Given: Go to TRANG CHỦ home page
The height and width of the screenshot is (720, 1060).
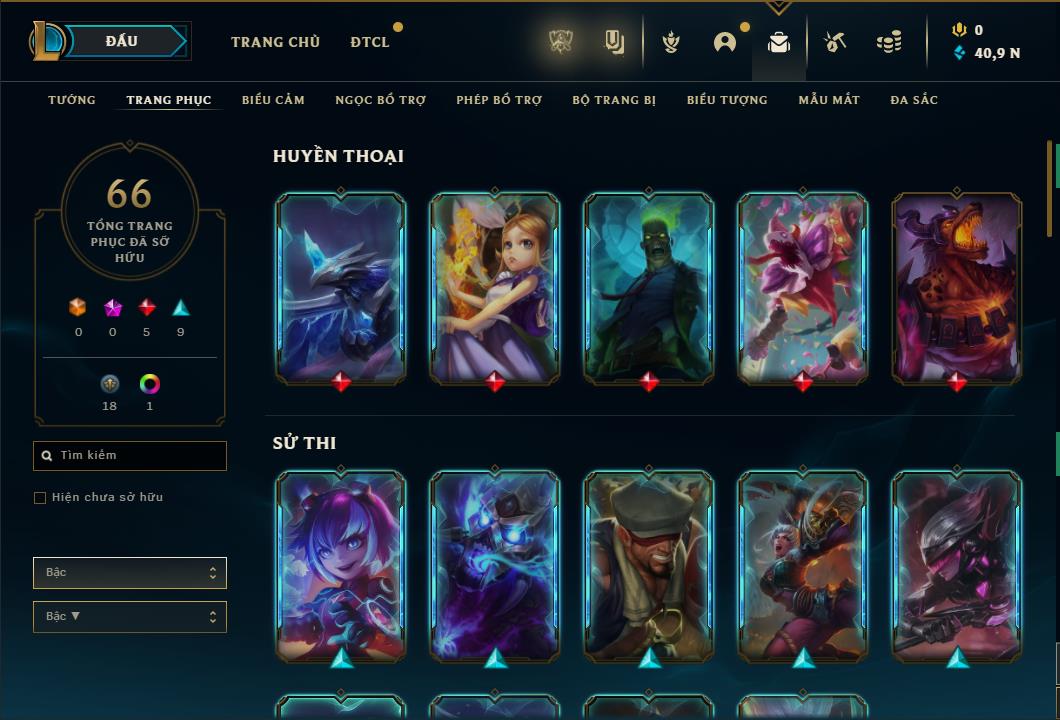Looking at the screenshot, I should [x=275, y=42].
